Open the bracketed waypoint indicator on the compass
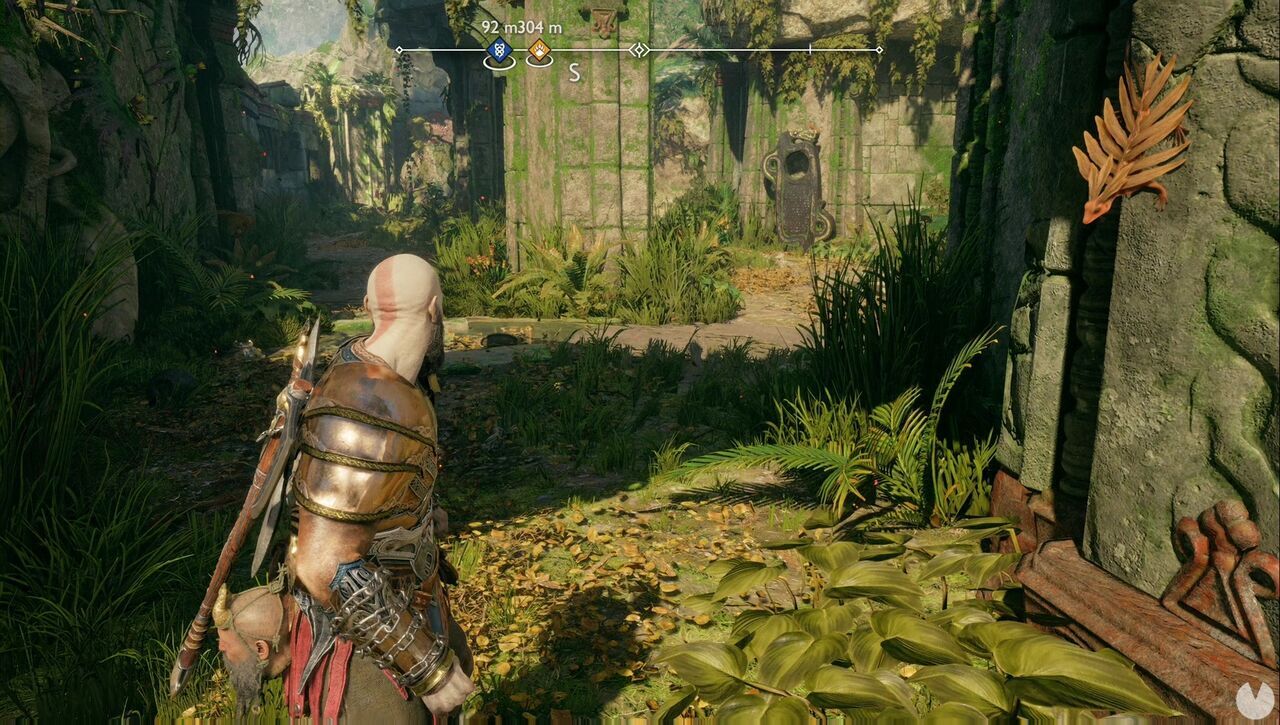The width and height of the screenshot is (1280, 725). pyautogui.click(x=639, y=49)
